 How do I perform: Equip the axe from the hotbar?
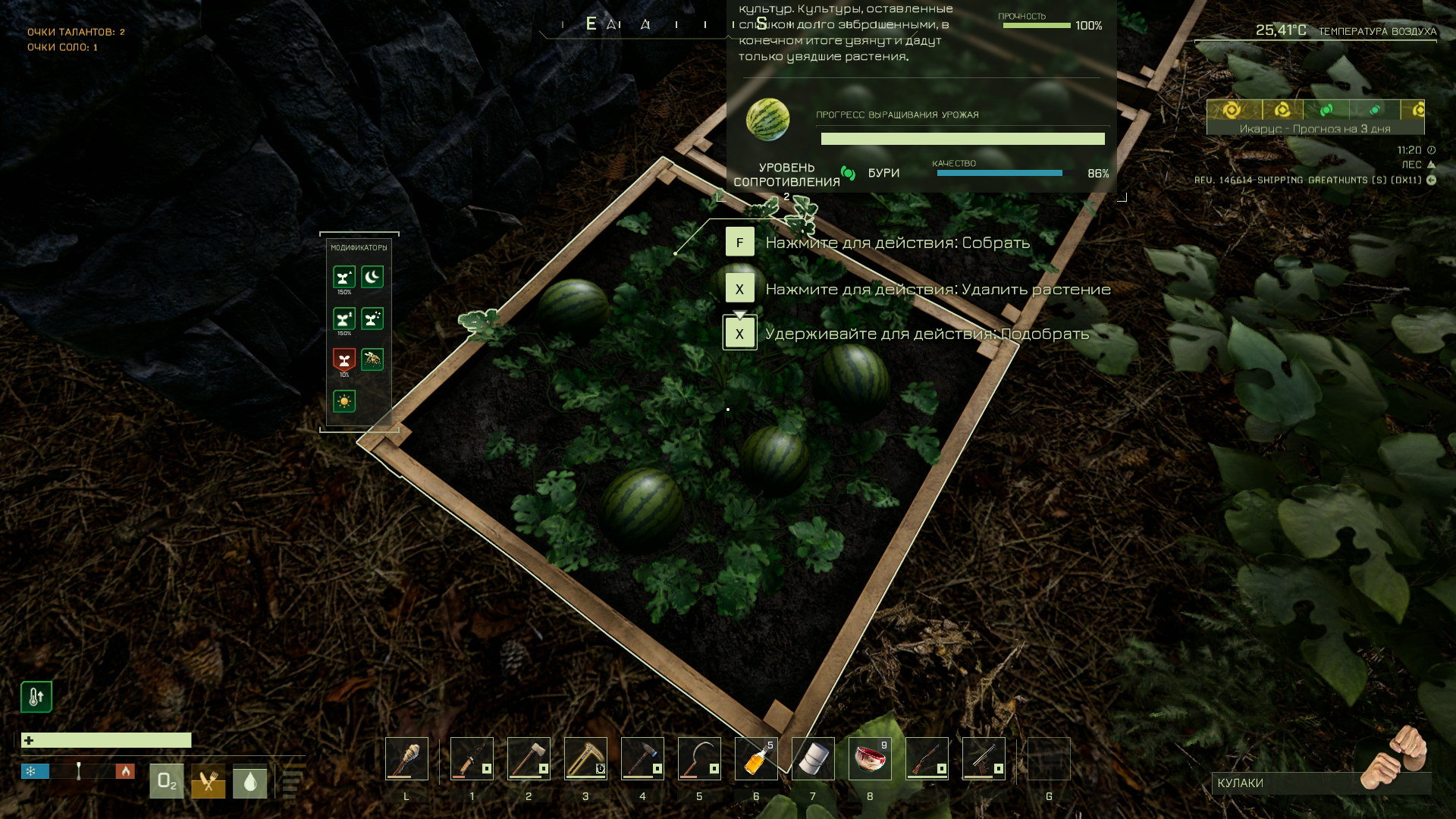(529, 758)
